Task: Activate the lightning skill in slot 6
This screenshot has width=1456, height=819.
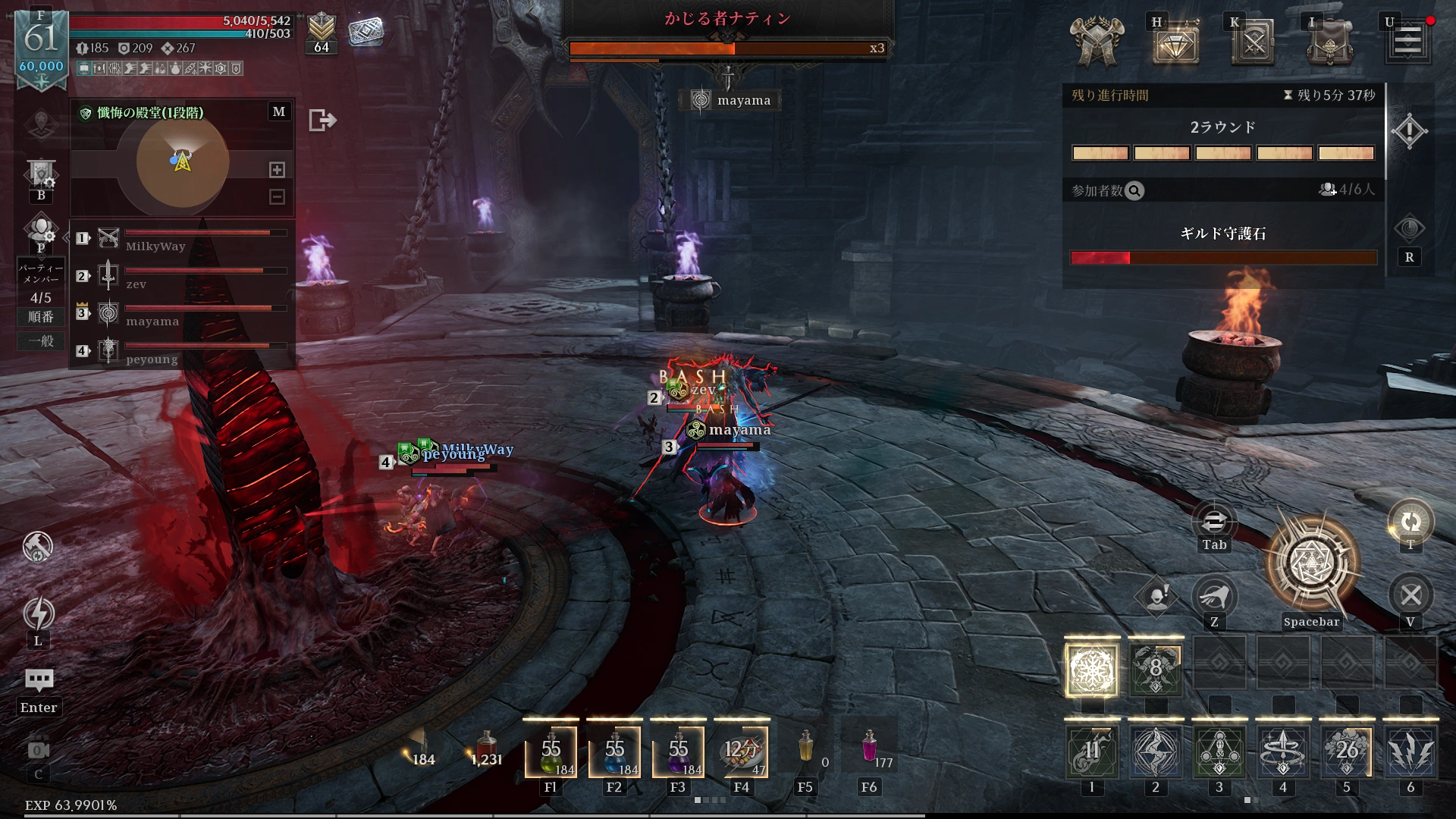Action: (x=1410, y=752)
